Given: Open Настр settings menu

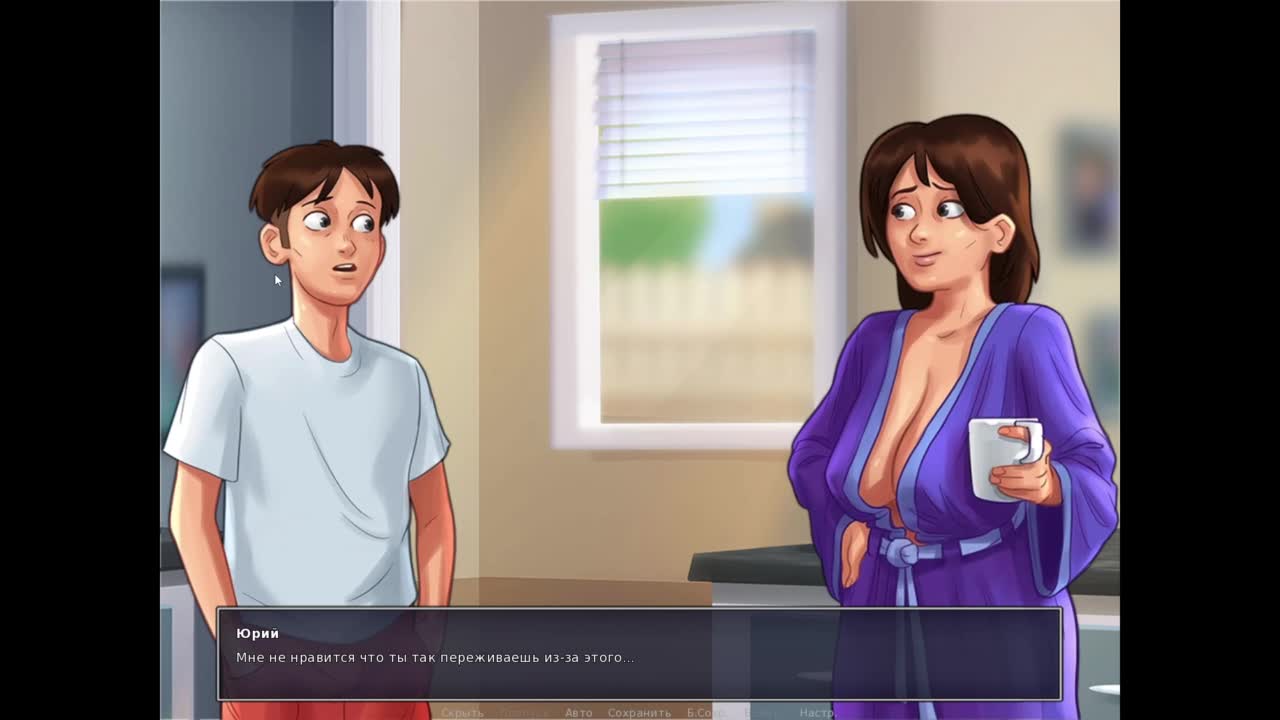Looking at the screenshot, I should (816, 712).
